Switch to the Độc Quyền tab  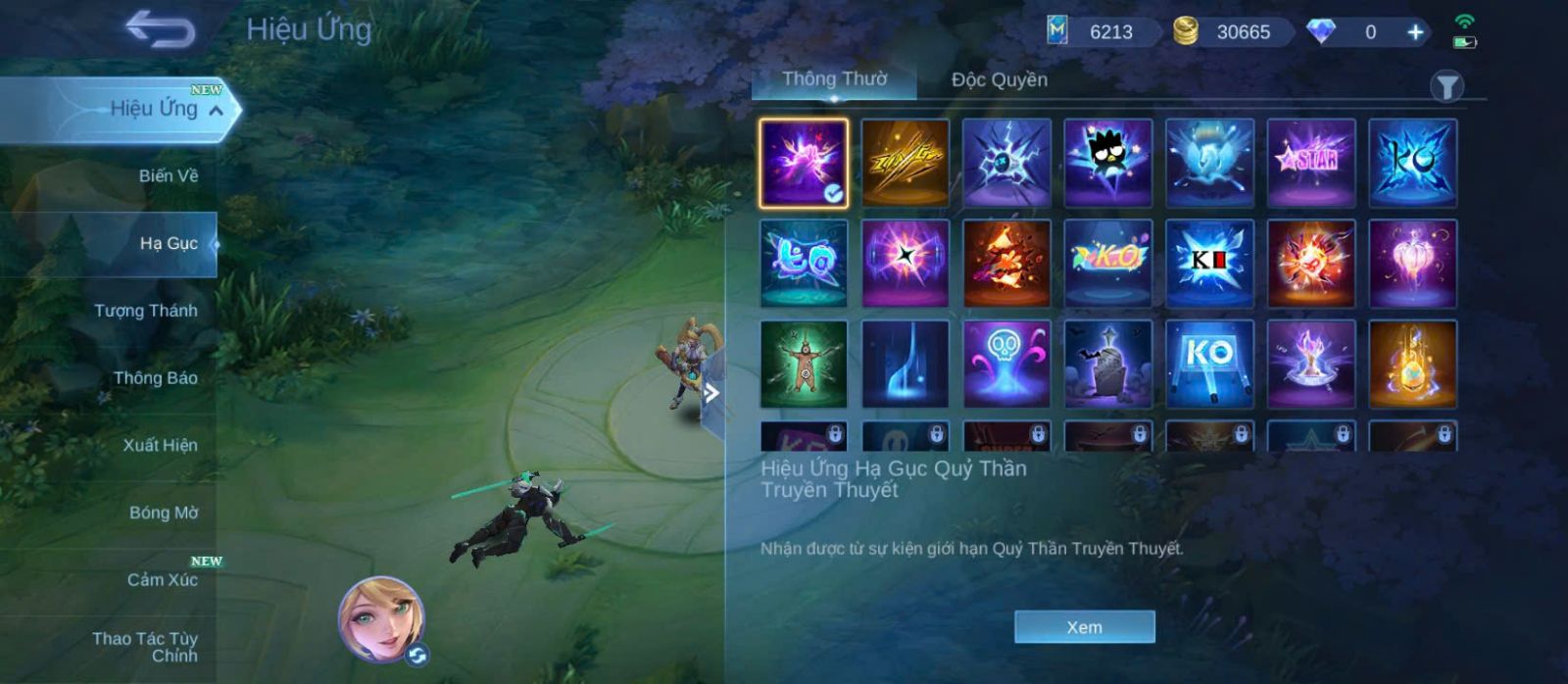click(999, 80)
